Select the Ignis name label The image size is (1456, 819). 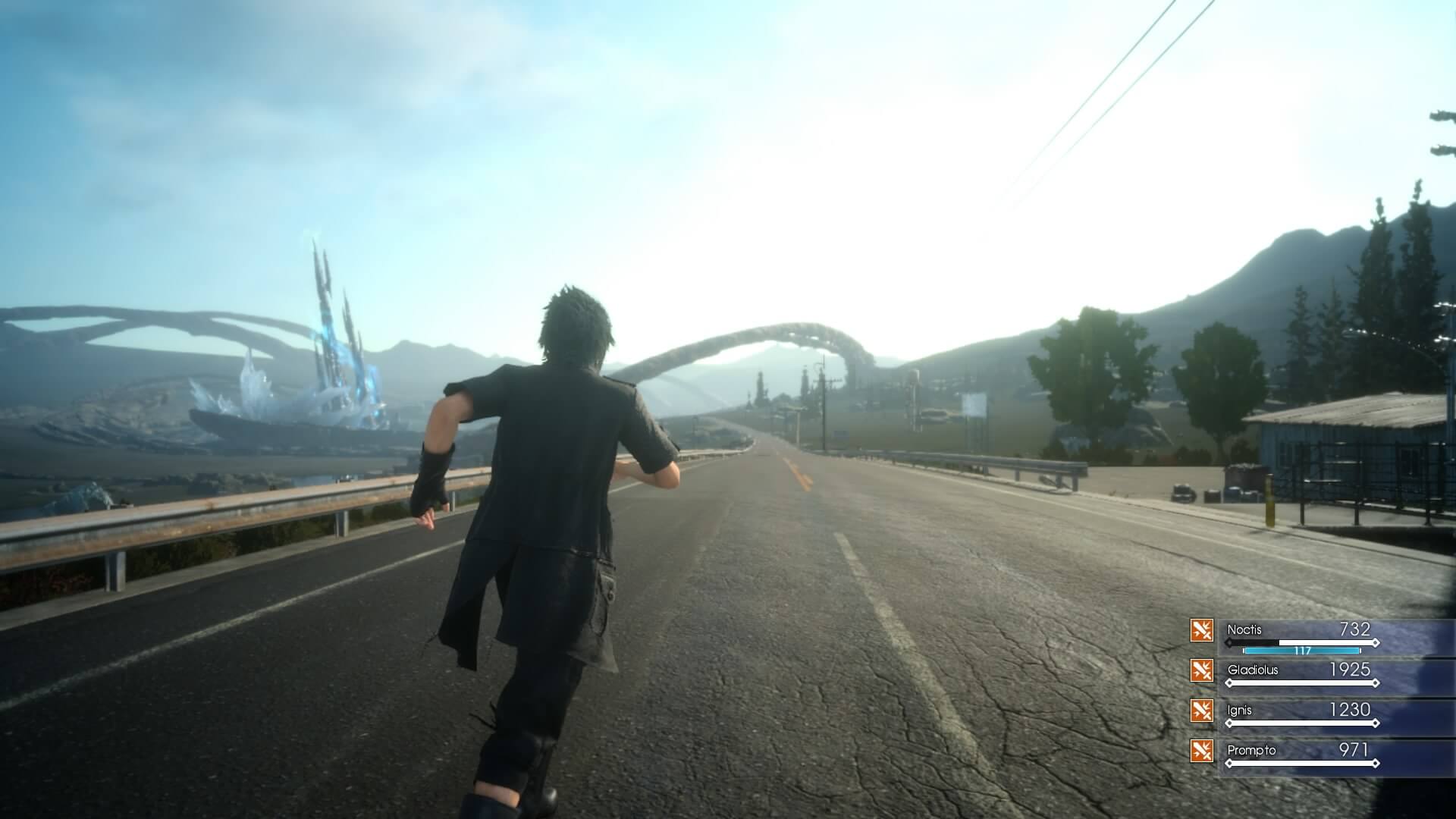tap(1241, 710)
